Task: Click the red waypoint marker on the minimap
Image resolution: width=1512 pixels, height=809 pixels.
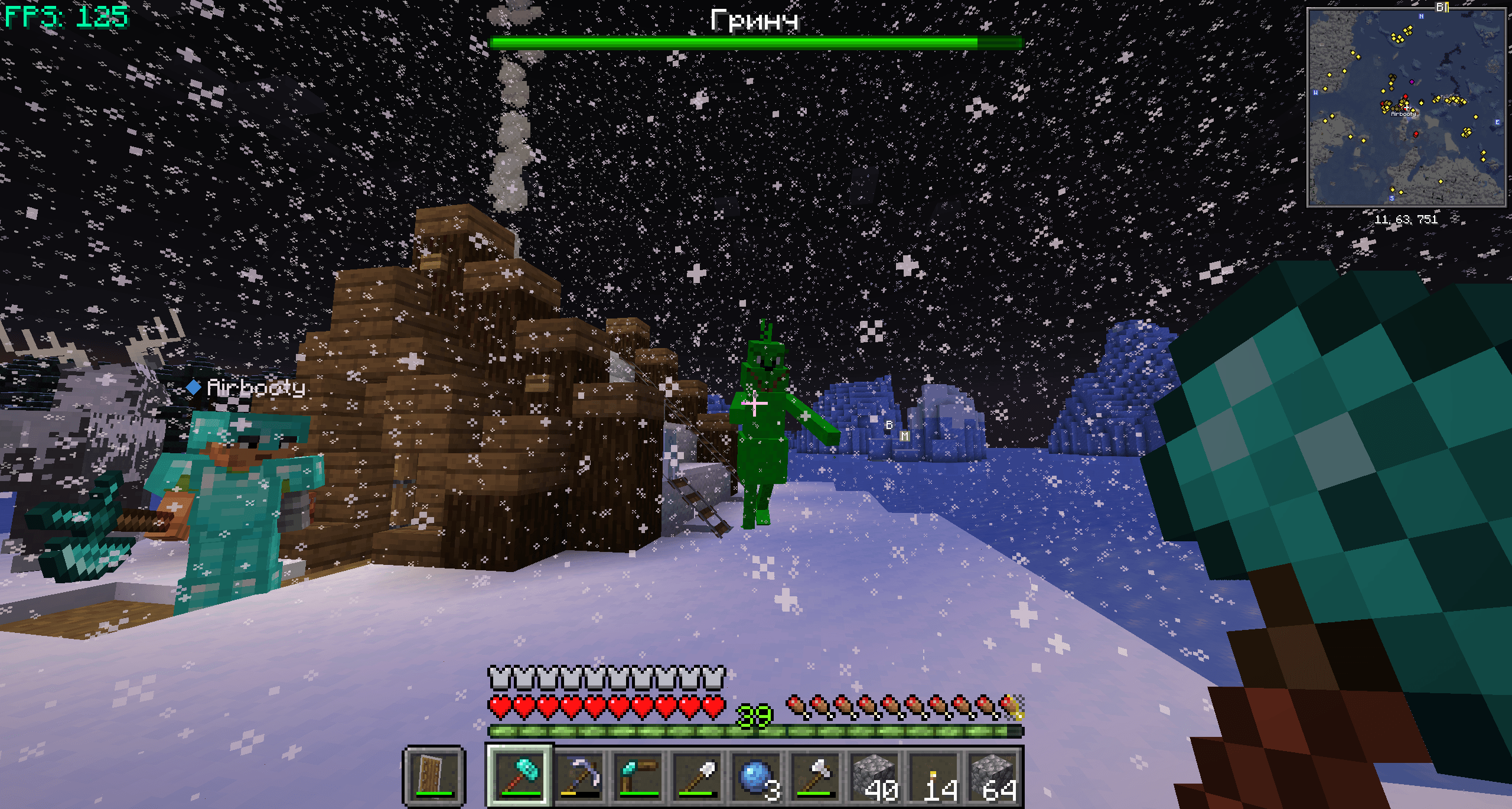Action: (x=1406, y=96)
